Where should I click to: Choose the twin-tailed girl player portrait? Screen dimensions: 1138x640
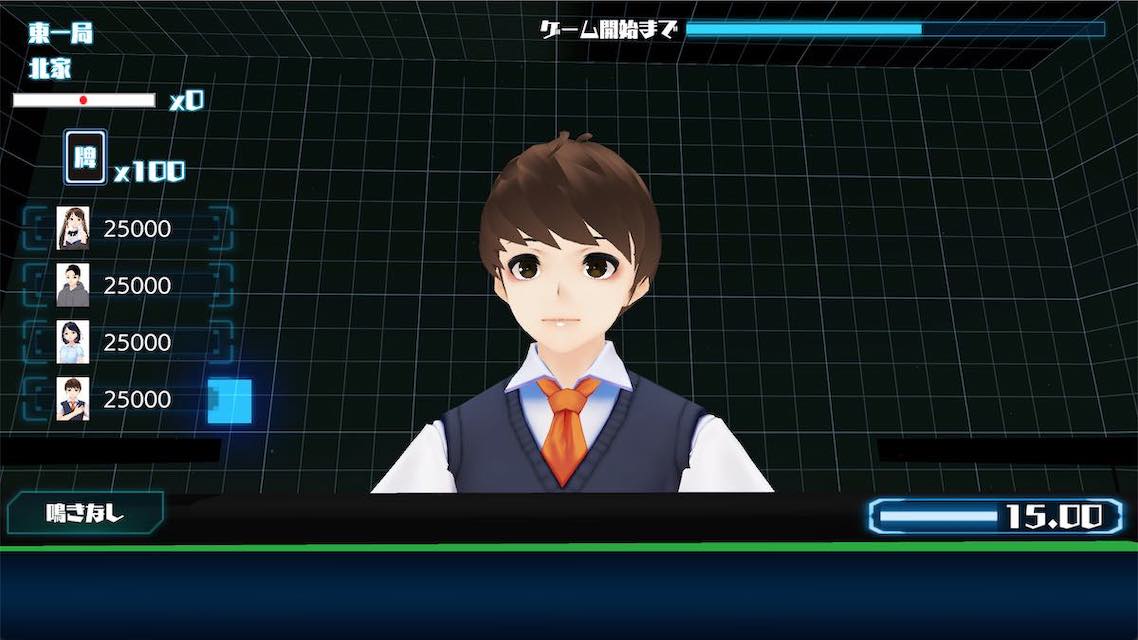click(x=73, y=228)
